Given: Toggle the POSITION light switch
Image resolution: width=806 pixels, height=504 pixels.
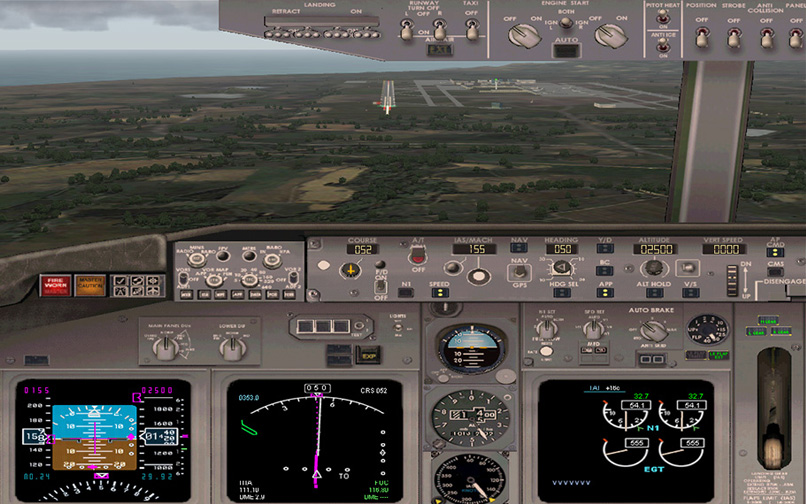Looking at the screenshot, I should click(x=702, y=35).
